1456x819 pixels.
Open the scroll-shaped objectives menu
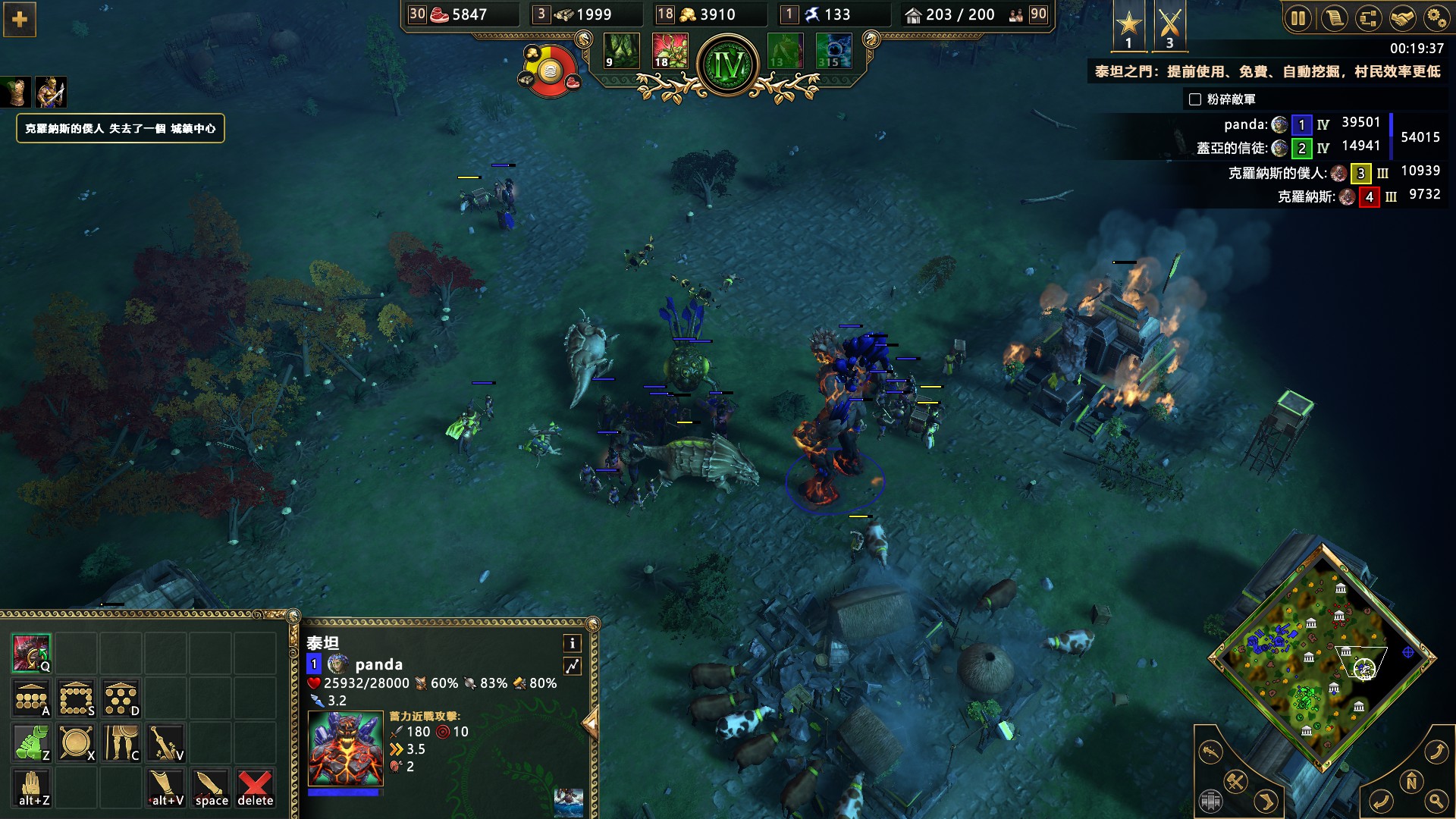[x=1333, y=18]
